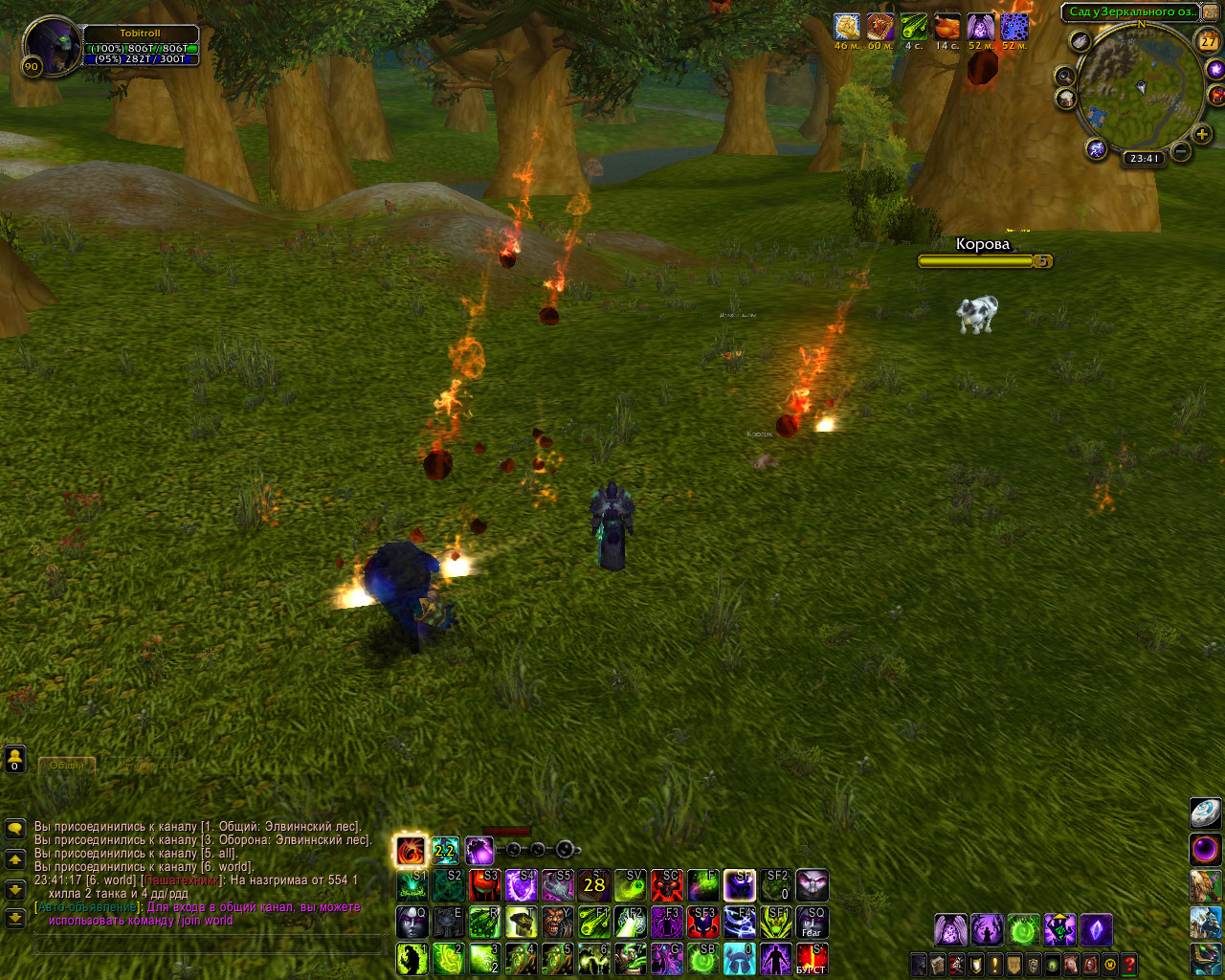
Task: Click the fried chicken food buff icon
Action: 947,27
